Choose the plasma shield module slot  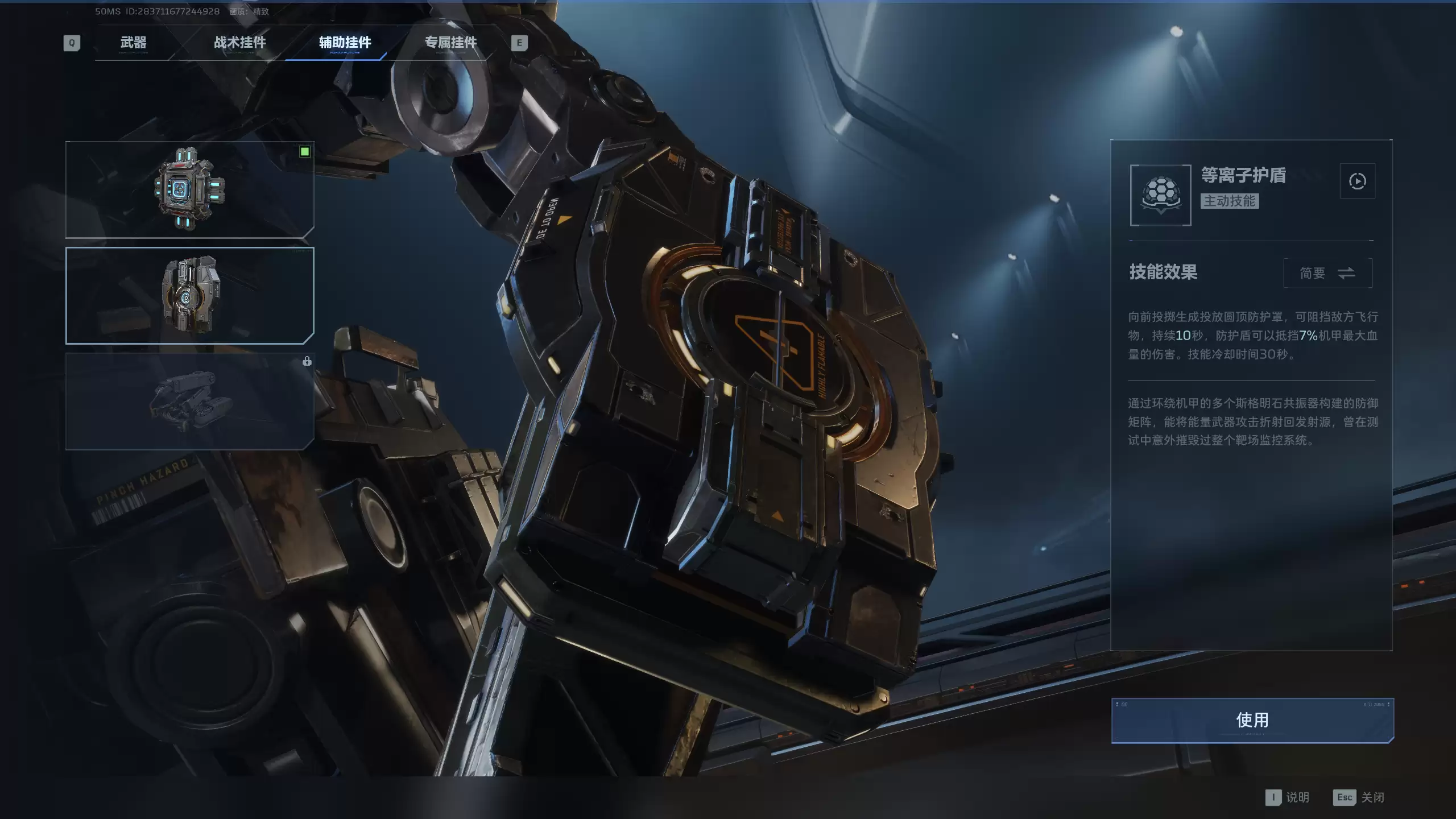click(189, 296)
